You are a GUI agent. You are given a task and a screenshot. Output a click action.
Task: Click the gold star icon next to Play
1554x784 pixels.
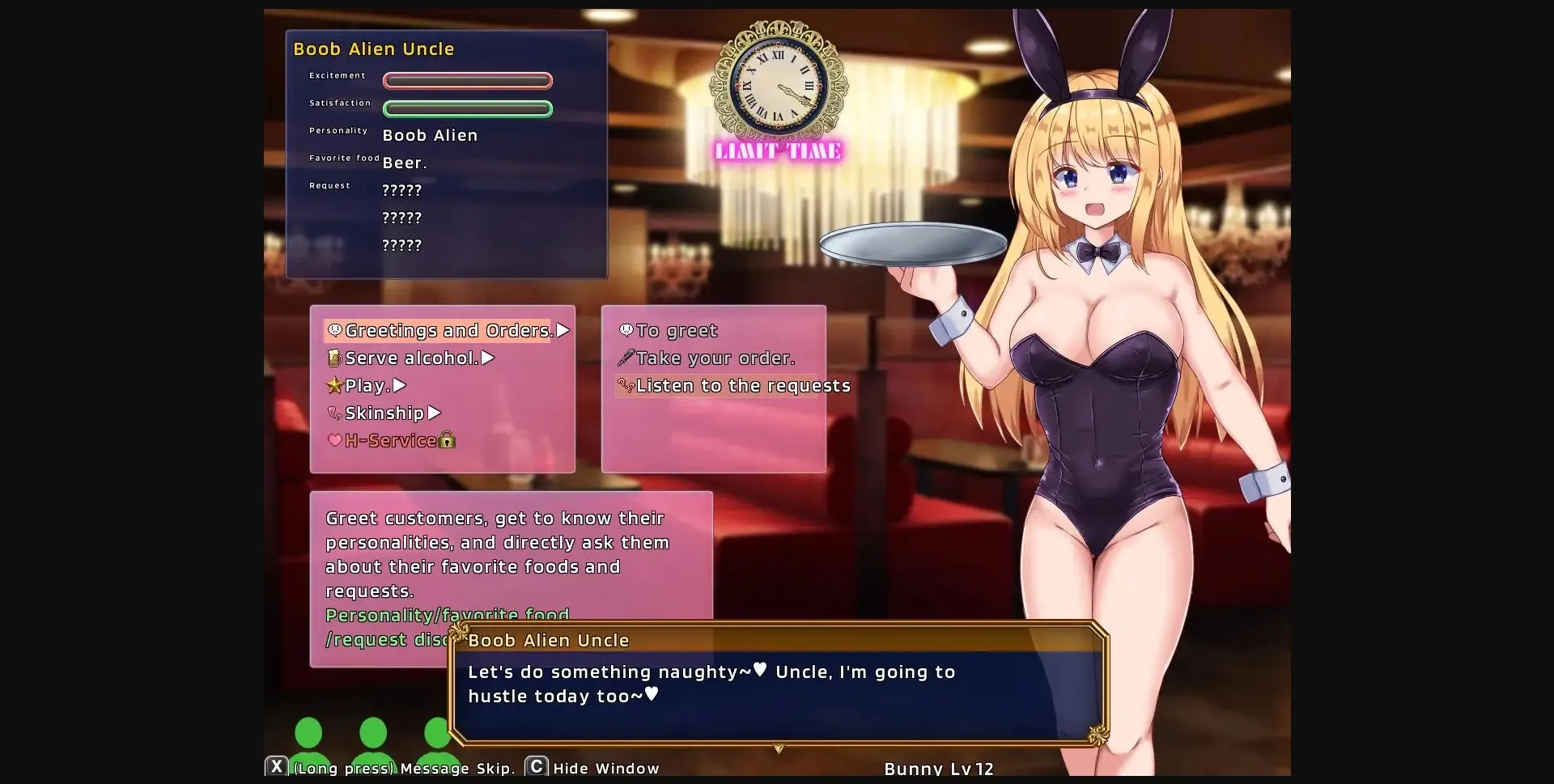[x=334, y=386]
